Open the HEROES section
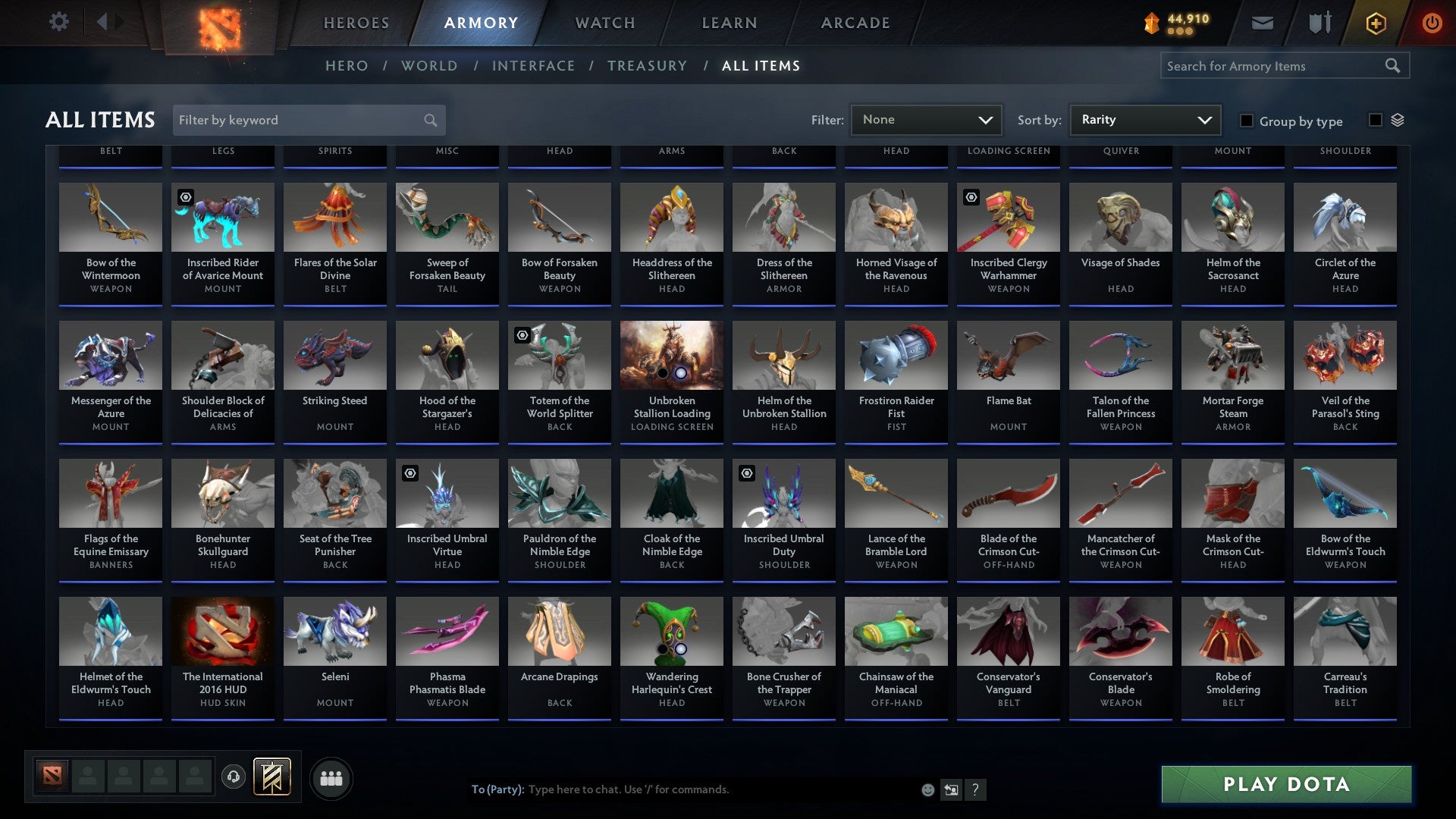The width and height of the screenshot is (1456, 819). (x=356, y=23)
